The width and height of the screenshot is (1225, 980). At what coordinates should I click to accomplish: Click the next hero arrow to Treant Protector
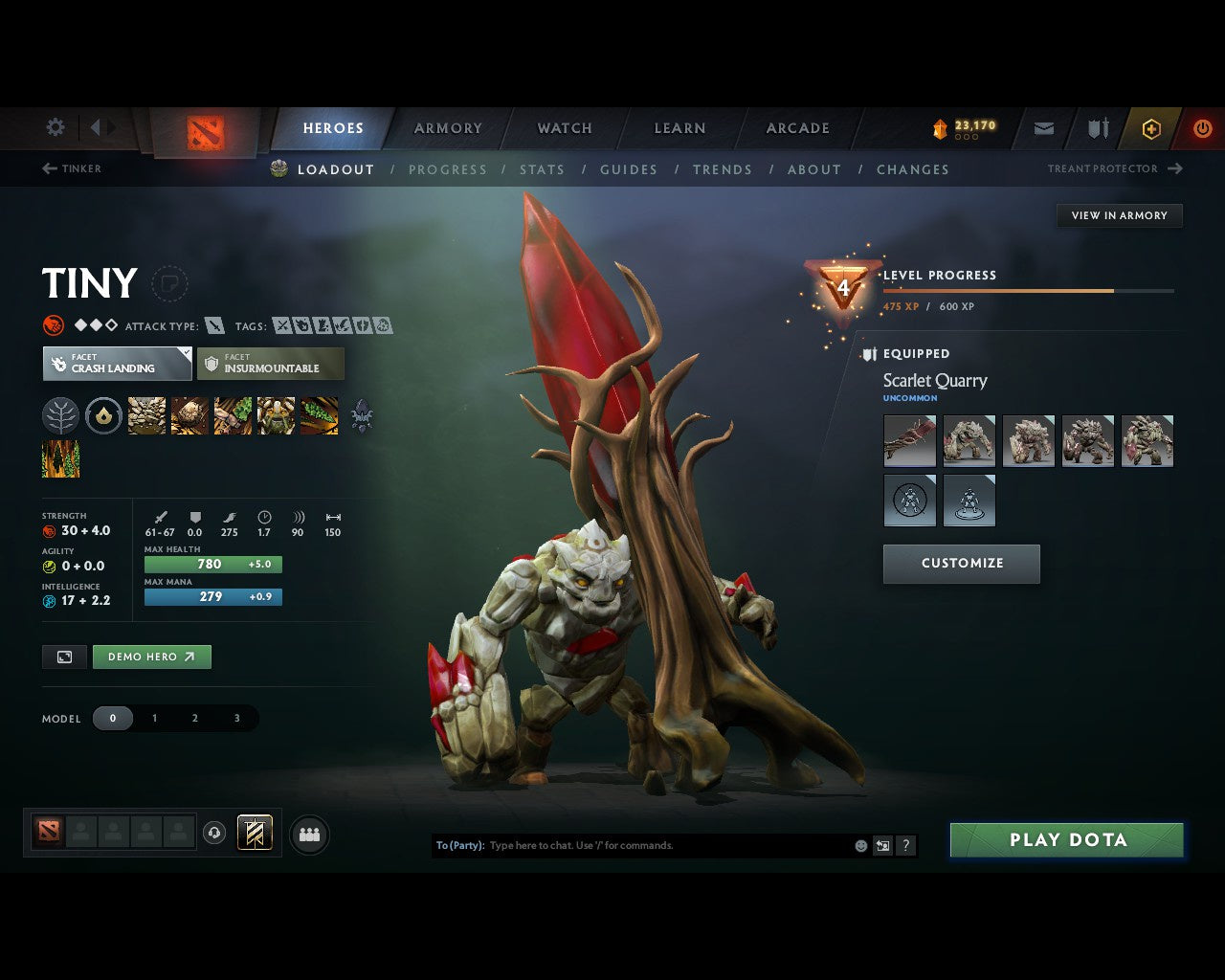point(1174,168)
